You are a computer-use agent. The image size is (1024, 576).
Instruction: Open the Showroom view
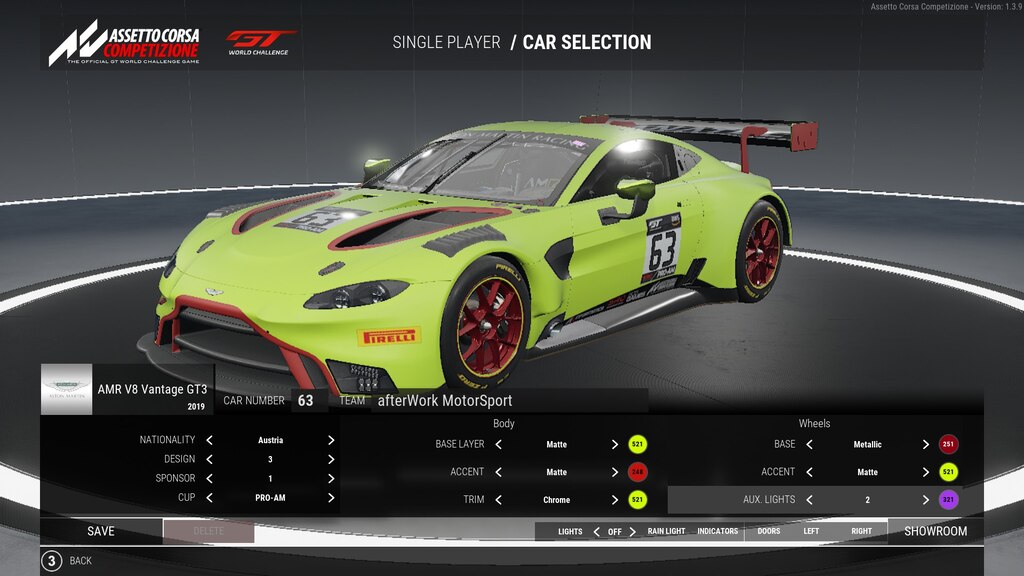935,531
